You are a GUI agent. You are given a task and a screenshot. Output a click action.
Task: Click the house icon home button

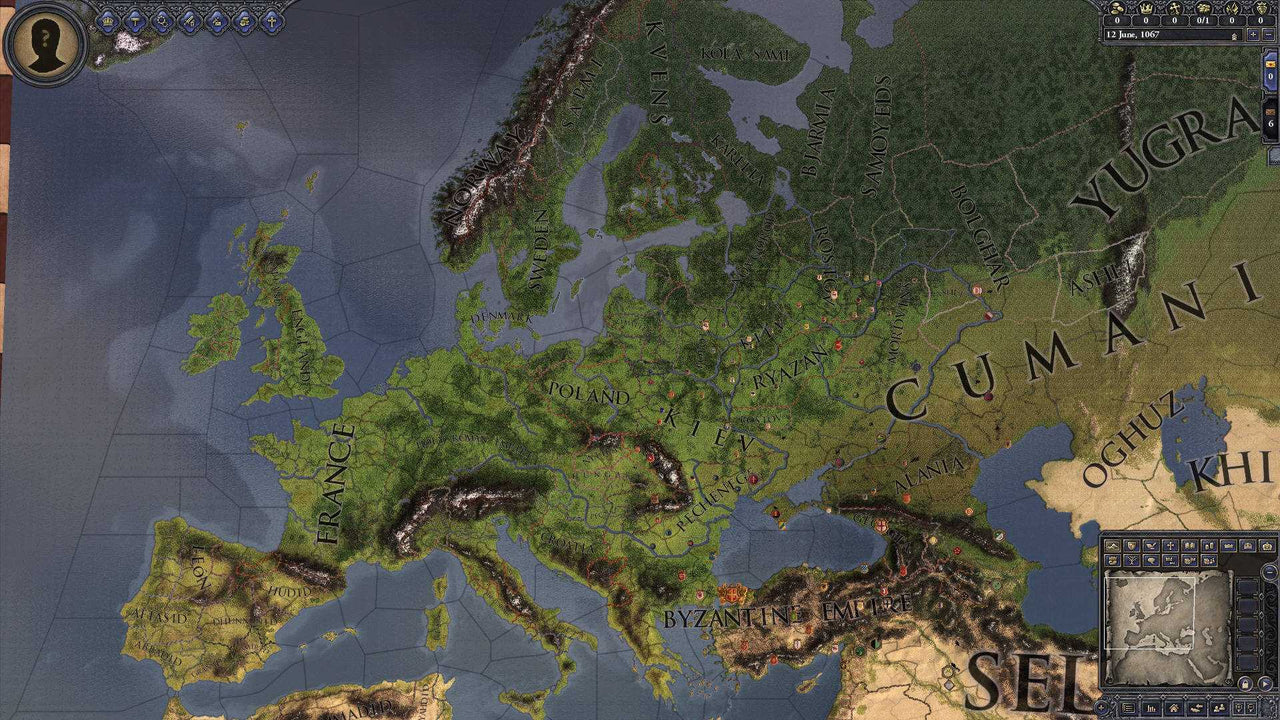1174,707
